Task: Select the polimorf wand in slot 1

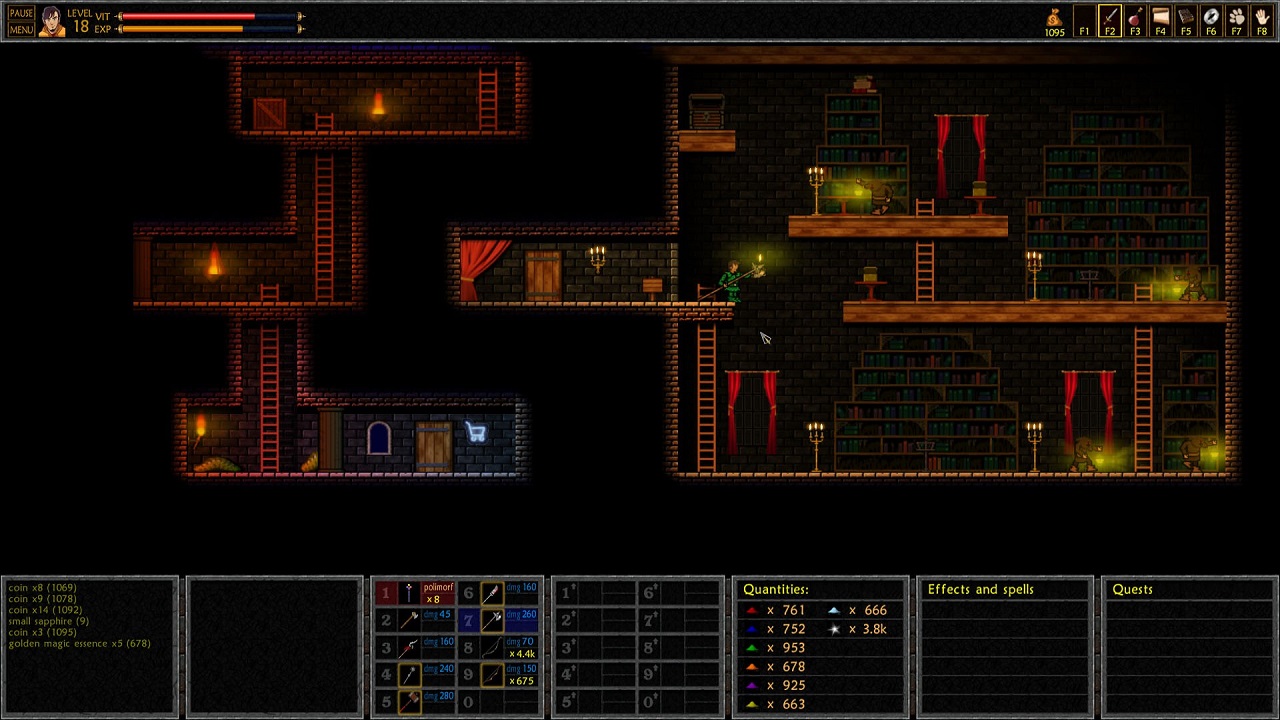Action: (410, 593)
